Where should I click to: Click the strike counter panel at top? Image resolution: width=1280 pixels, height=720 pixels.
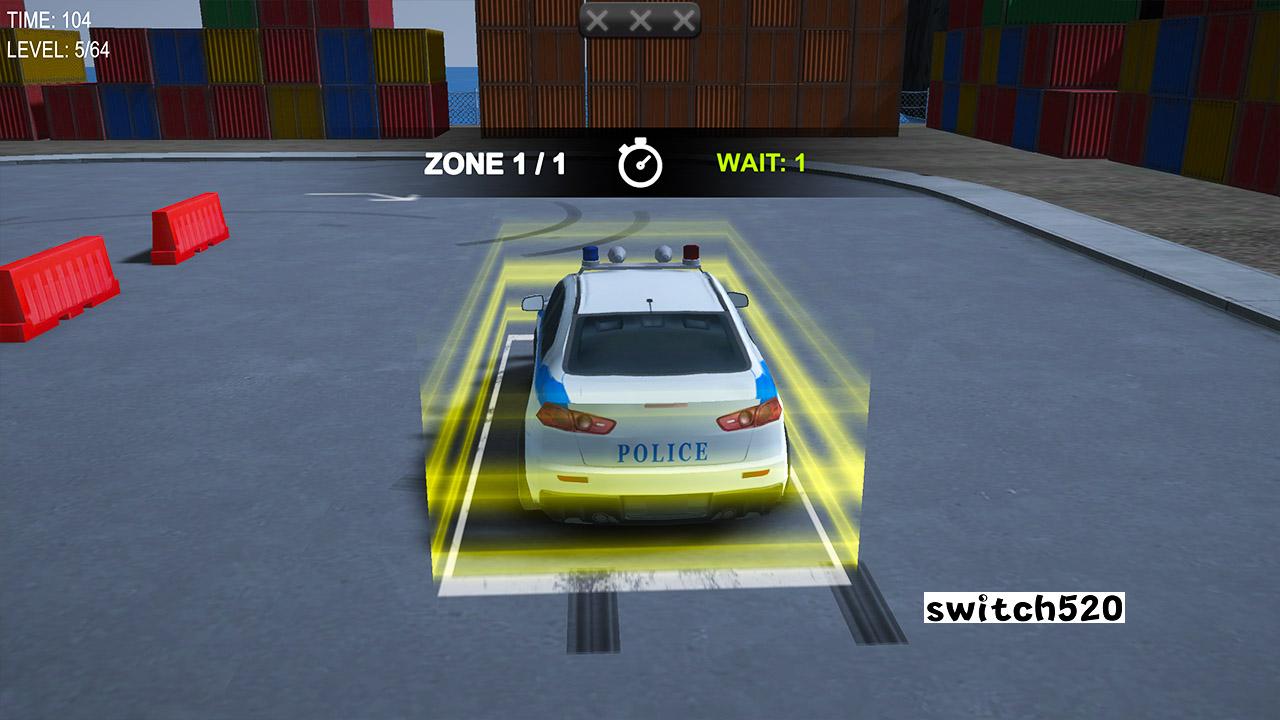coord(642,17)
